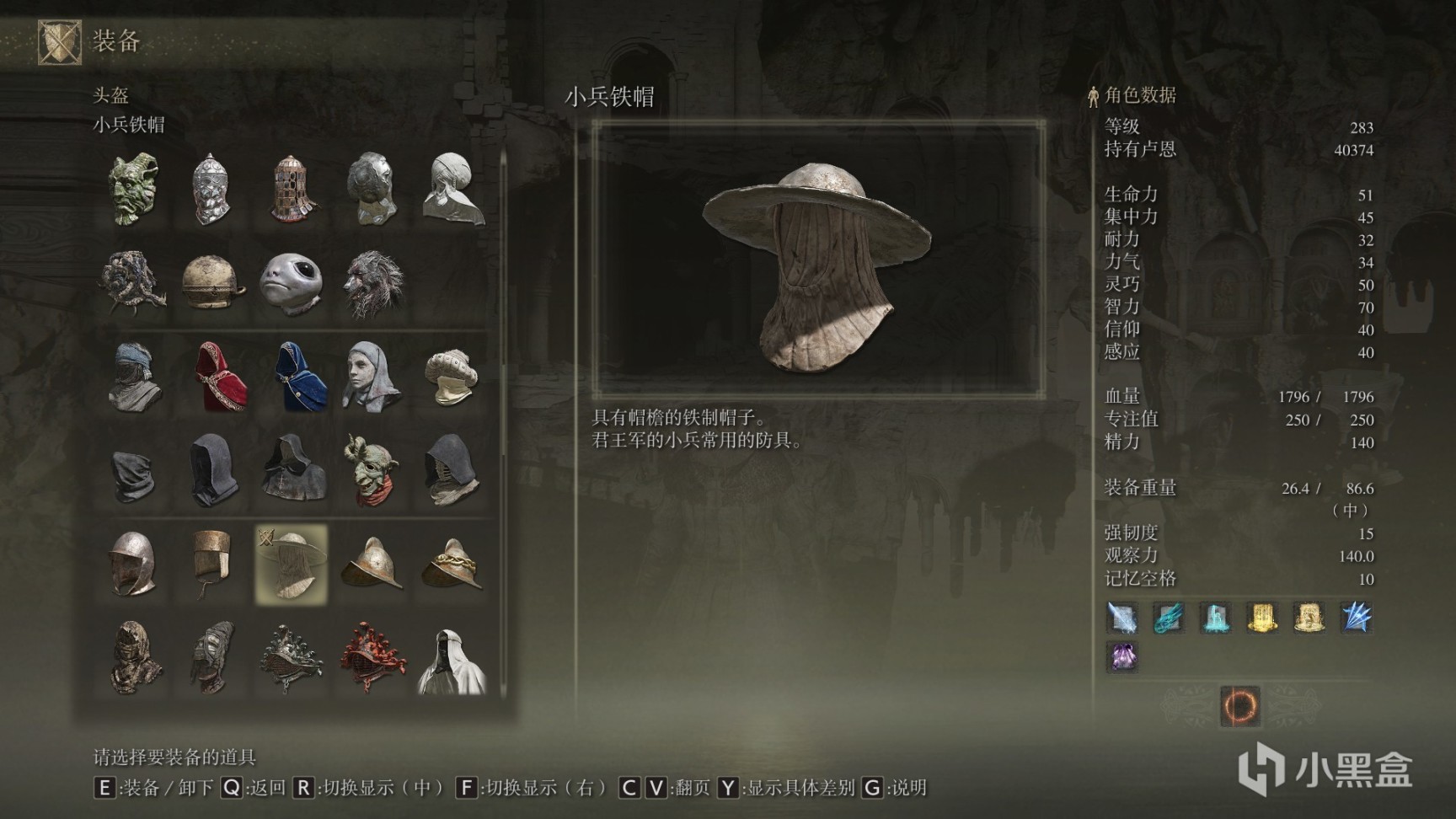The image size is (1456, 819).
Task: Click the highlighted 小兵铁帽 iron hat
Action: coord(292,563)
